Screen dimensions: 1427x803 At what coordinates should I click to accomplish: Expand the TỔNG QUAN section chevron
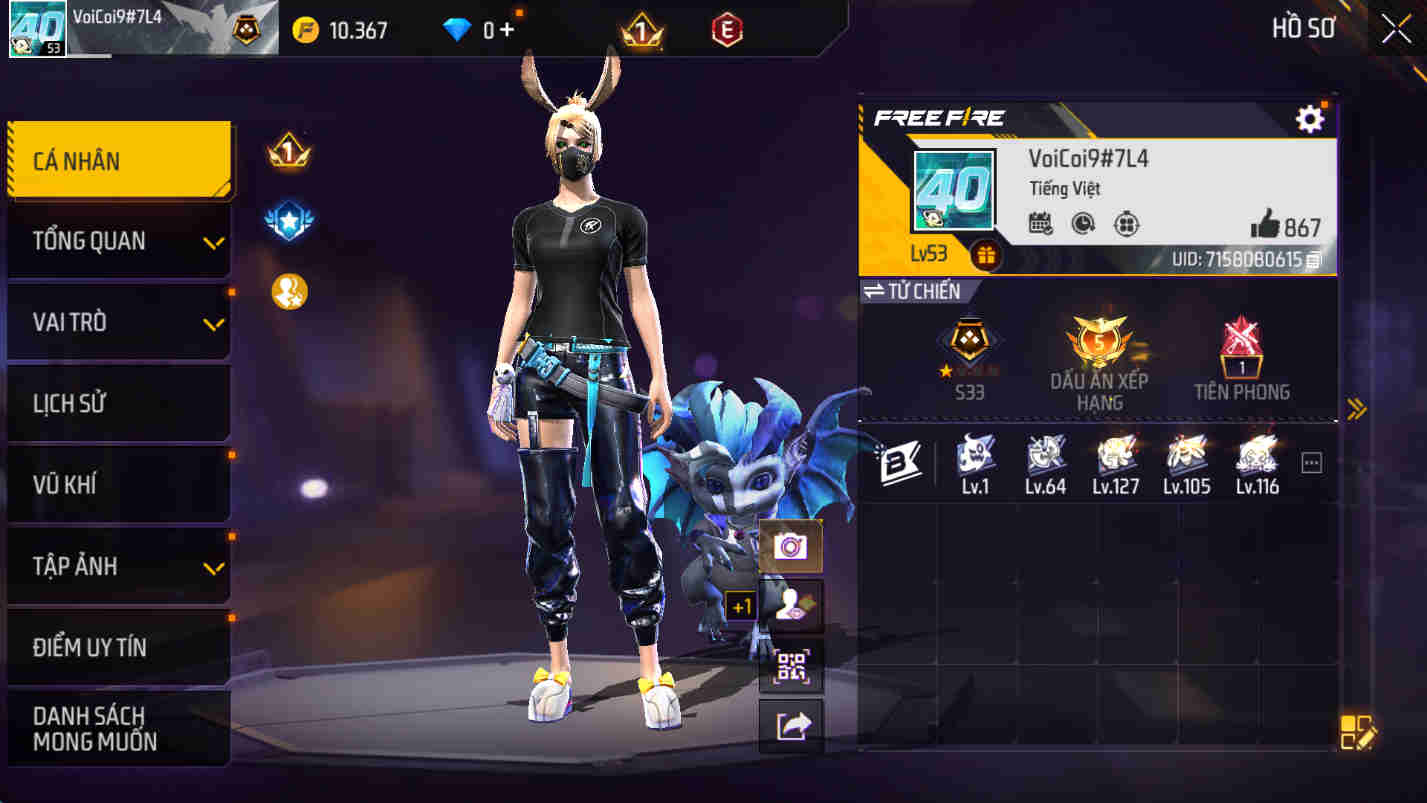[213, 240]
